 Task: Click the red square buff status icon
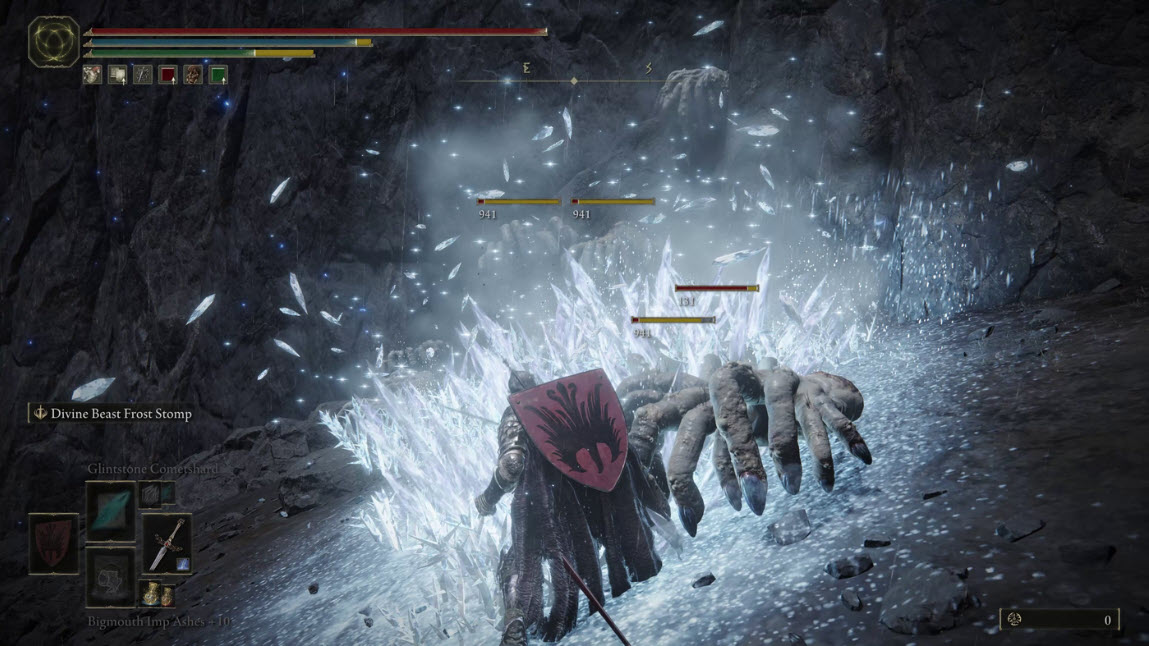point(168,74)
